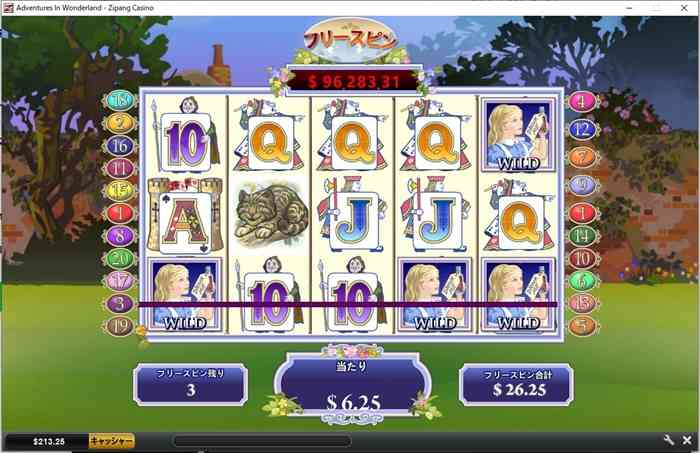Select payline number 17 marker
Screen dimensions: 700x453
(x=120, y=280)
